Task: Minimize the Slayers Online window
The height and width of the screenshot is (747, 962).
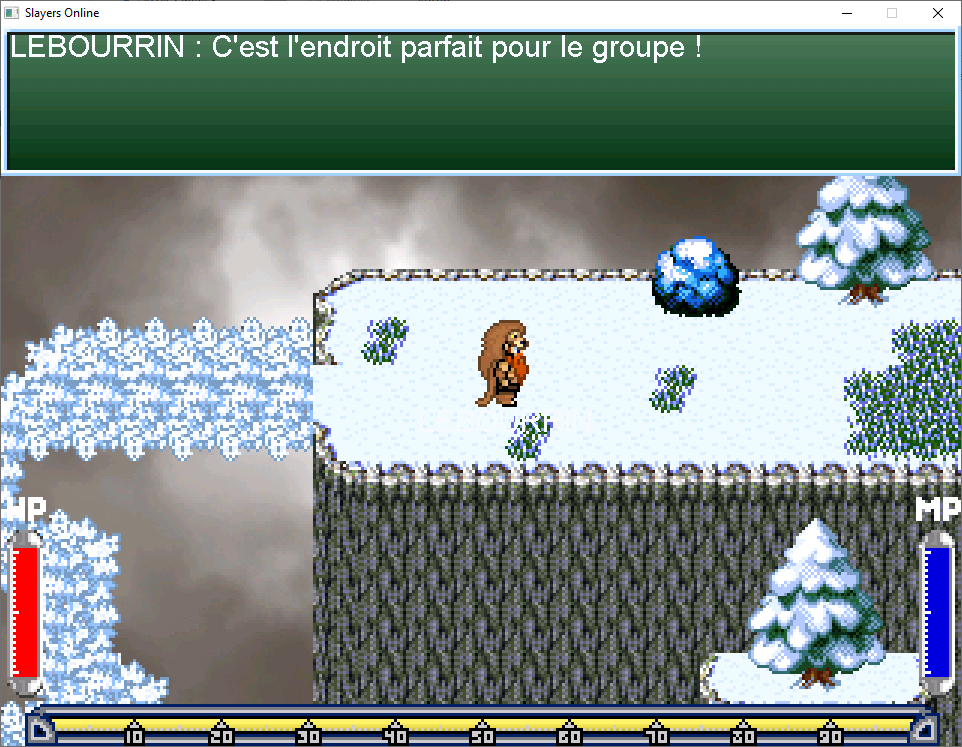Action: coord(847,13)
